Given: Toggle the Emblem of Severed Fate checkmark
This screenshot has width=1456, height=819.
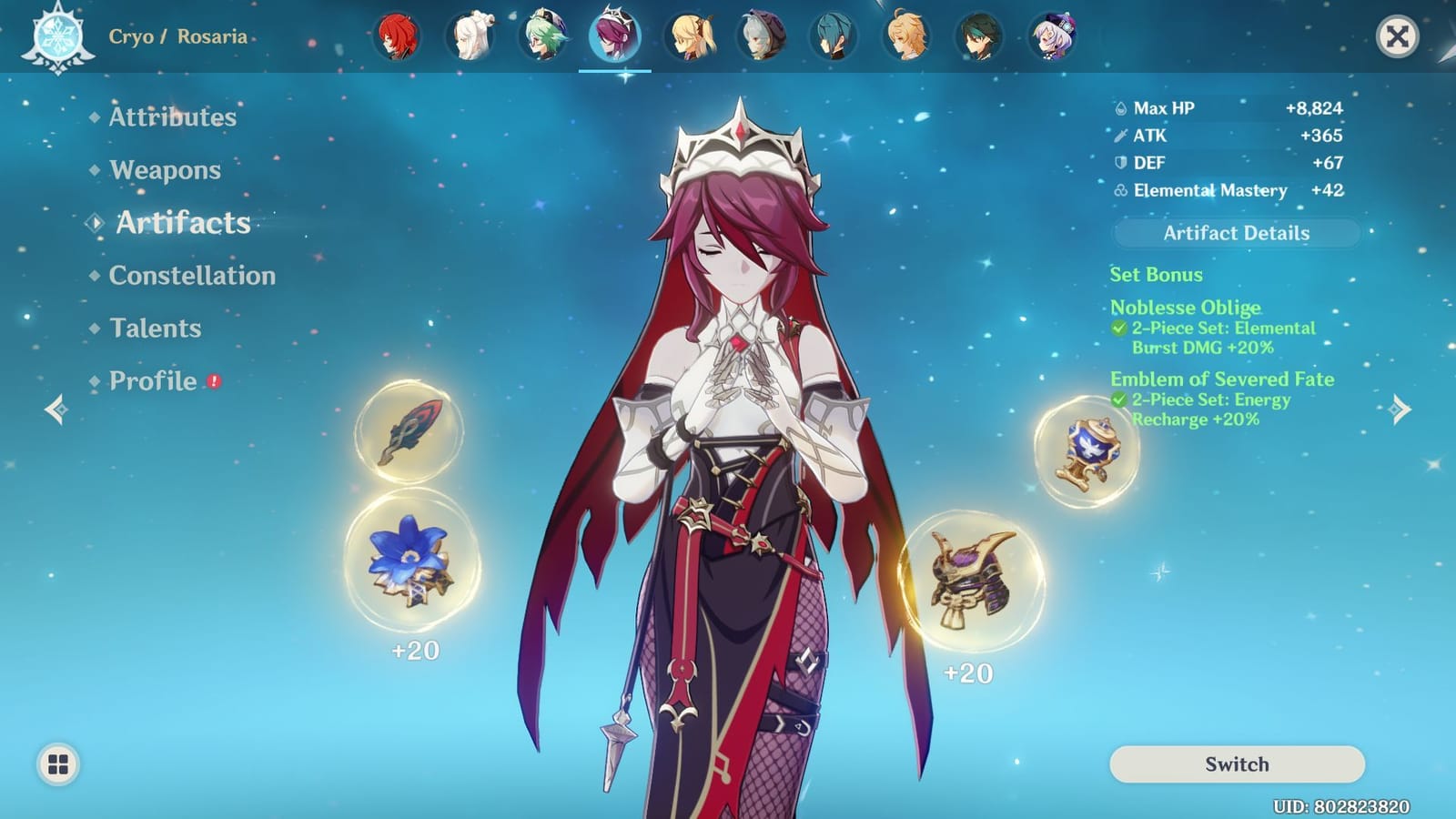Looking at the screenshot, I should [1122, 400].
